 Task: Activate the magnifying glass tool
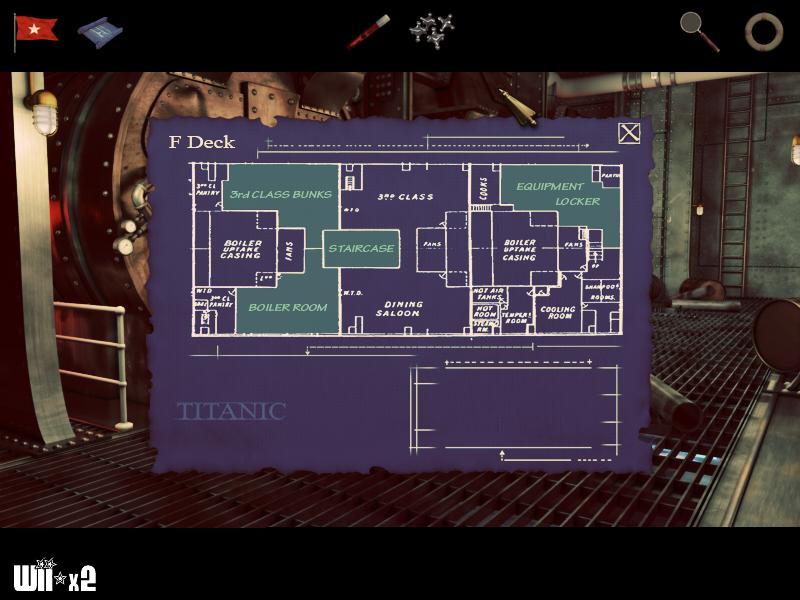click(699, 30)
